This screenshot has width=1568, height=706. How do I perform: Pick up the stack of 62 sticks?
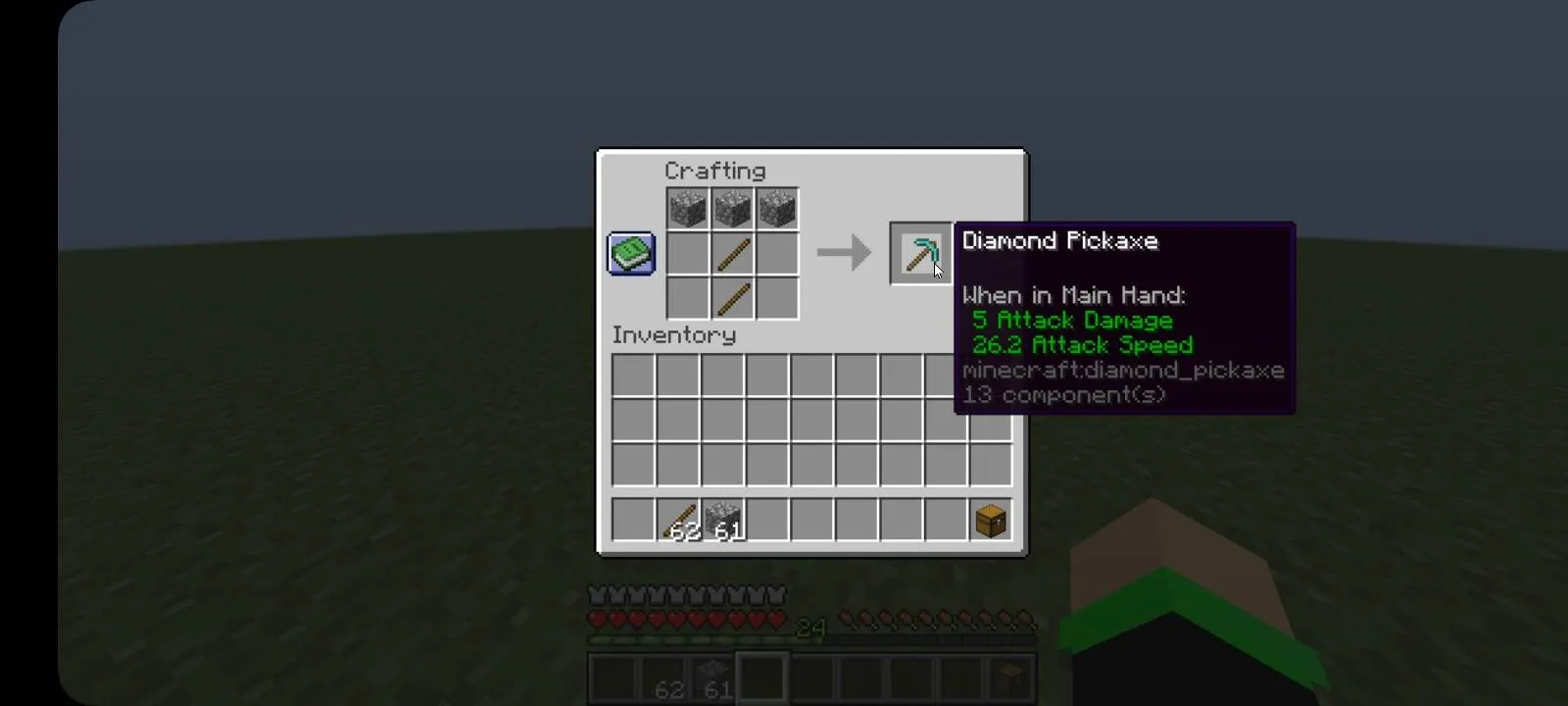(680, 520)
